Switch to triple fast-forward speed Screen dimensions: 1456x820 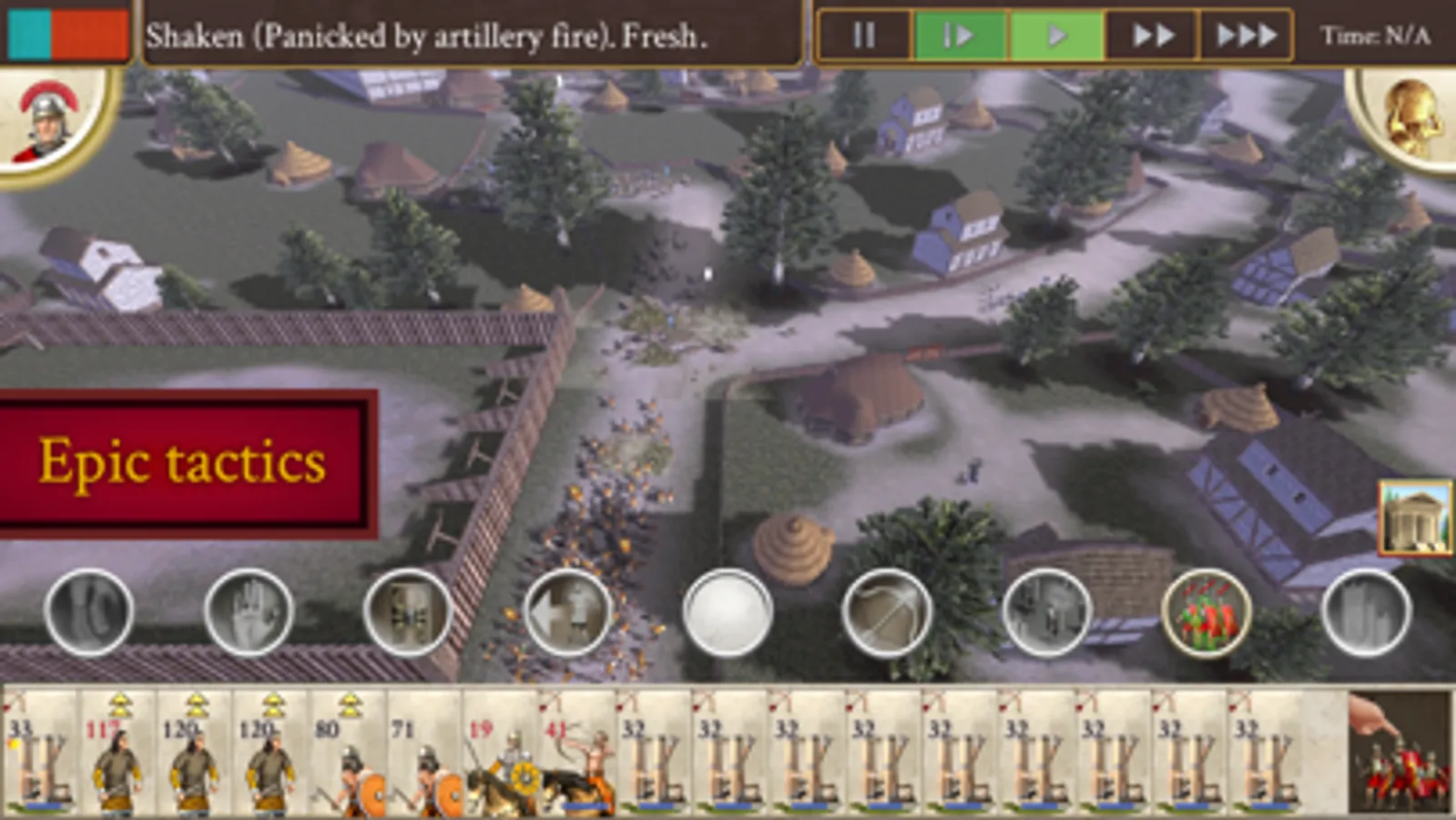[x=1247, y=36]
